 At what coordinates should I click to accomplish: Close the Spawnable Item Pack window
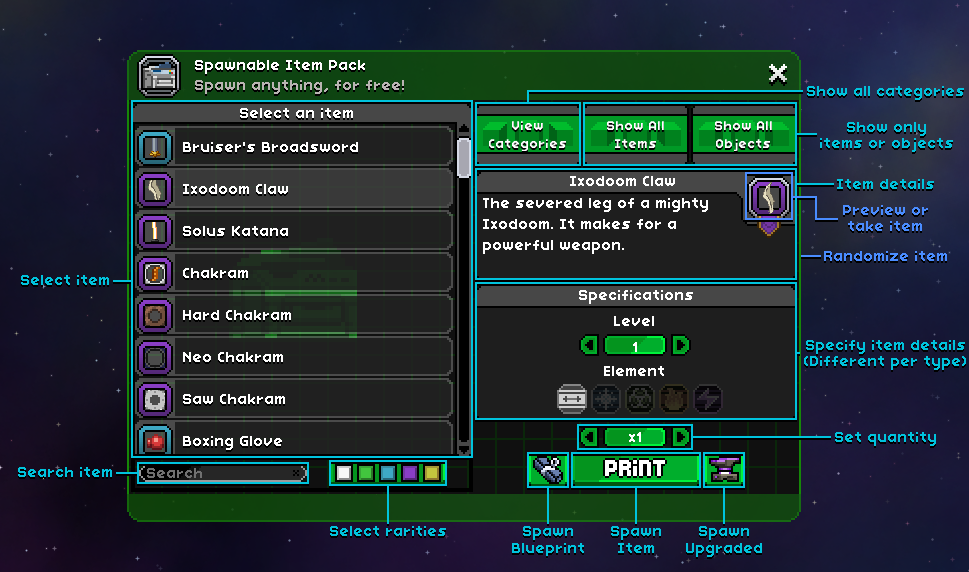click(x=777, y=73)
